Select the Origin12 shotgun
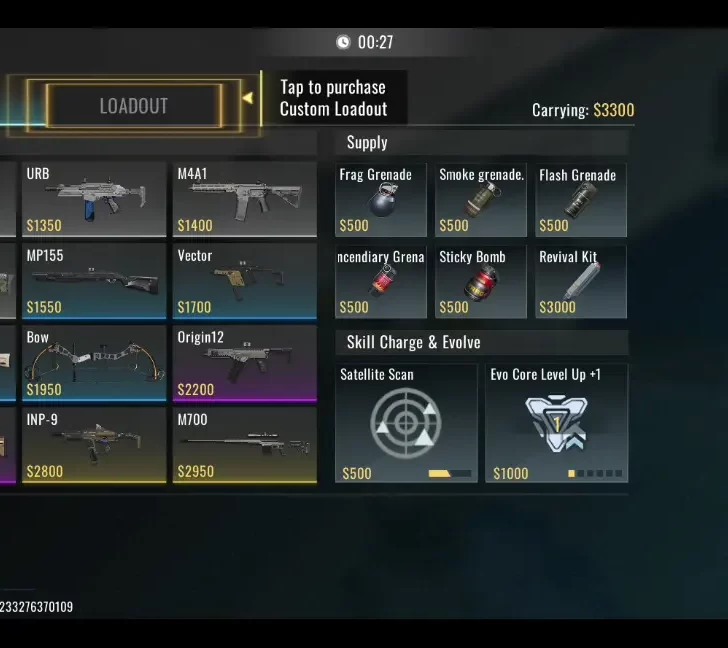This screenshot has width=728, height=648. [244, 363]
